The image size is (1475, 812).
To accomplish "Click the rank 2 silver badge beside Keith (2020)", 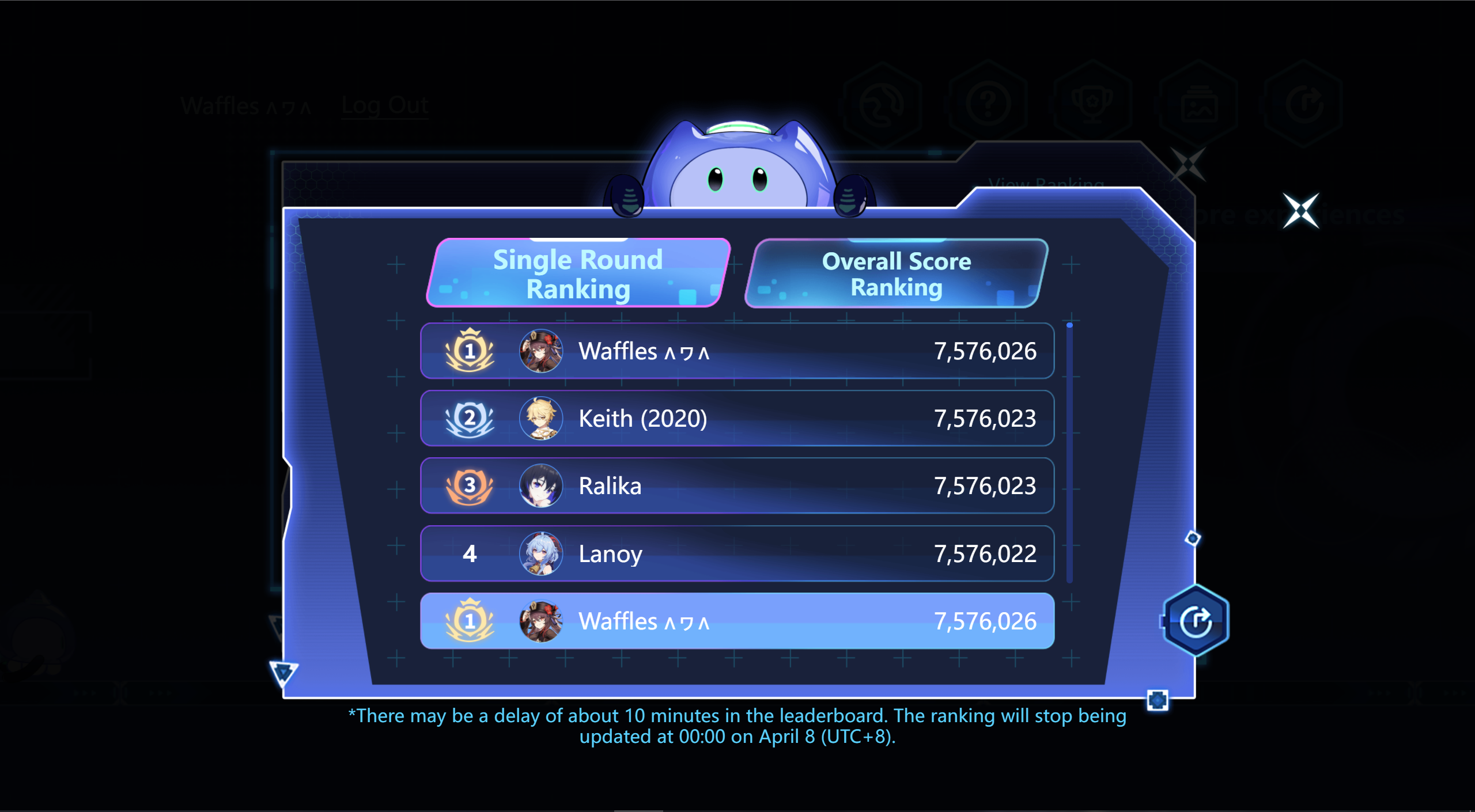I will click(x=470, y=419).
